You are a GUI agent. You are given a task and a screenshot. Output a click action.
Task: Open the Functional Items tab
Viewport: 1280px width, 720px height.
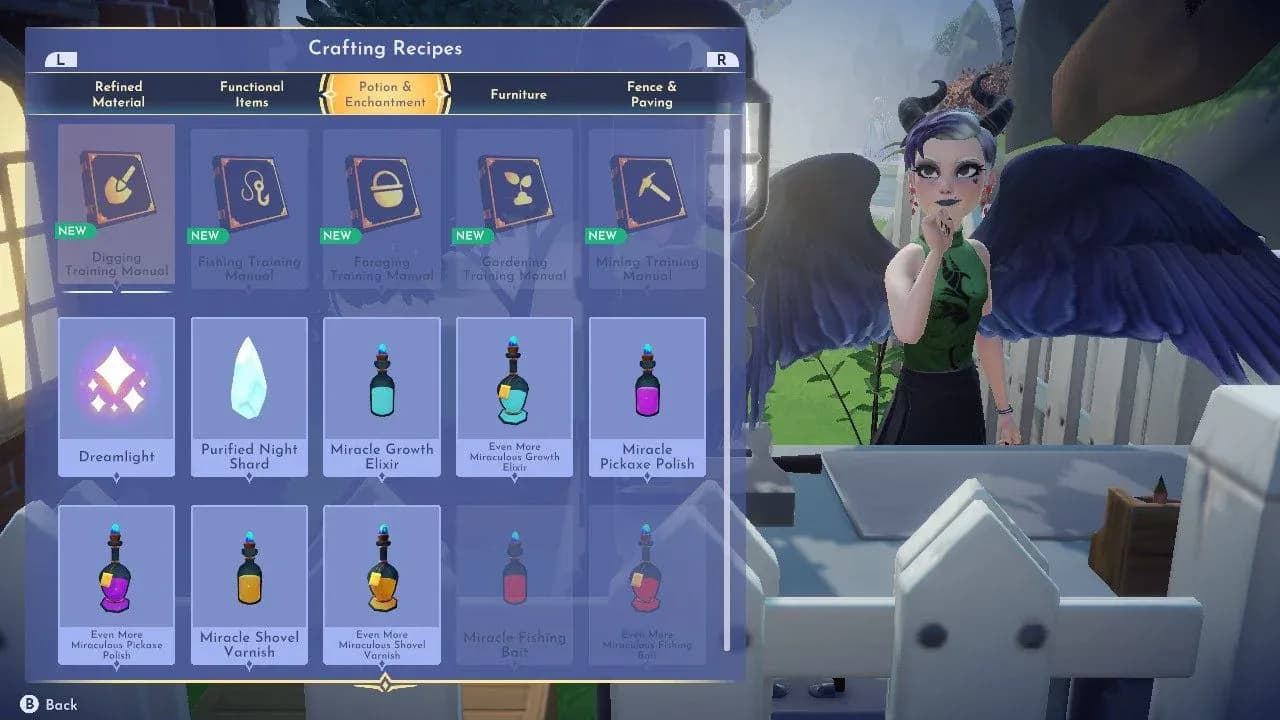251,94
